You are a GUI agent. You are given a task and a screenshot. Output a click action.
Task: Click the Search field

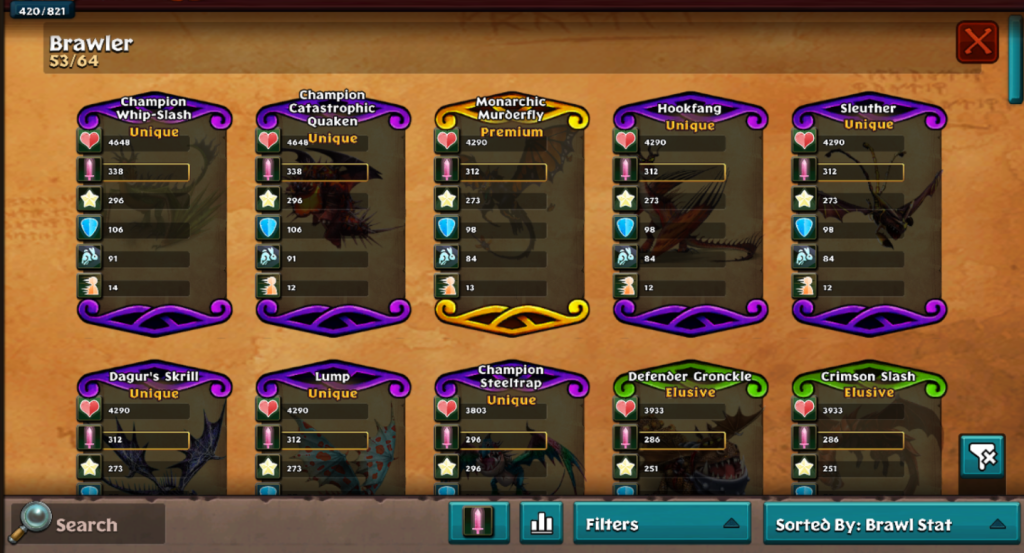point(88,524)
